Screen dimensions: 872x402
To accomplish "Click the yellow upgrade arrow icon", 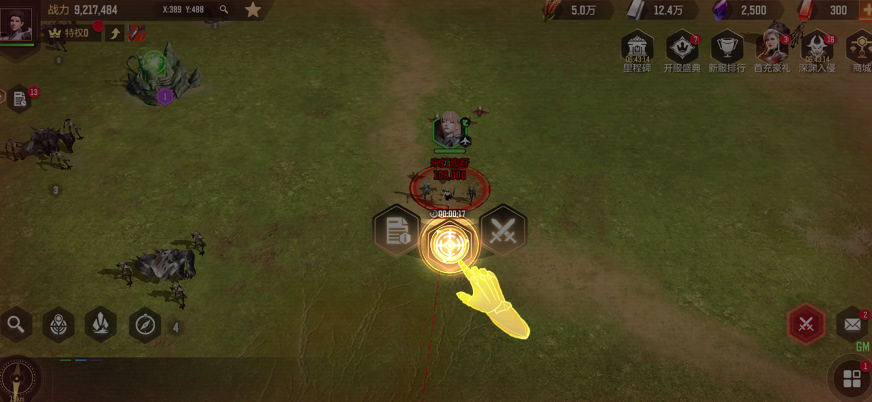I will click(115, 33).
